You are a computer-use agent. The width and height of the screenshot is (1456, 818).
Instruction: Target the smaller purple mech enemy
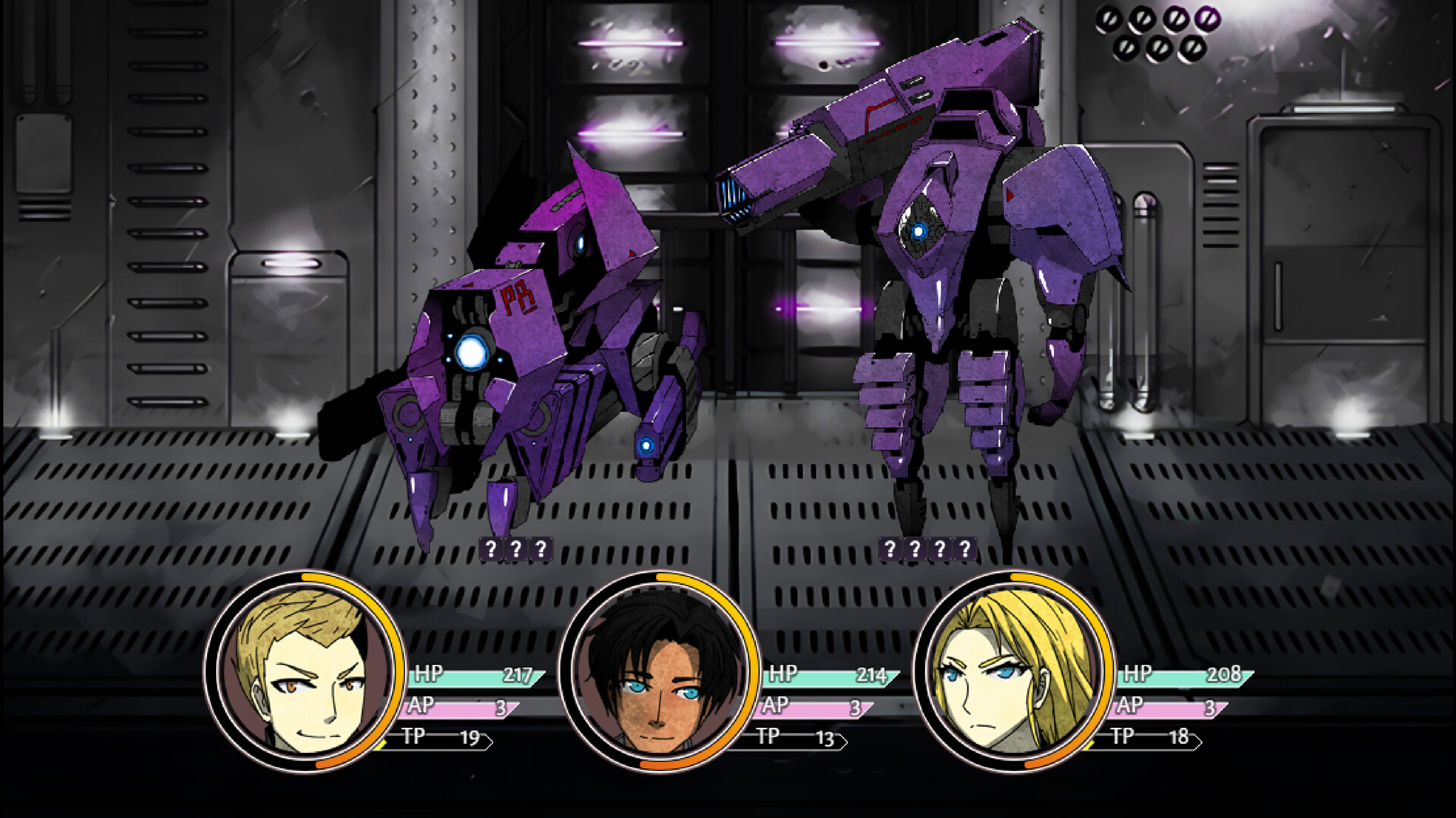pos(531,341)
